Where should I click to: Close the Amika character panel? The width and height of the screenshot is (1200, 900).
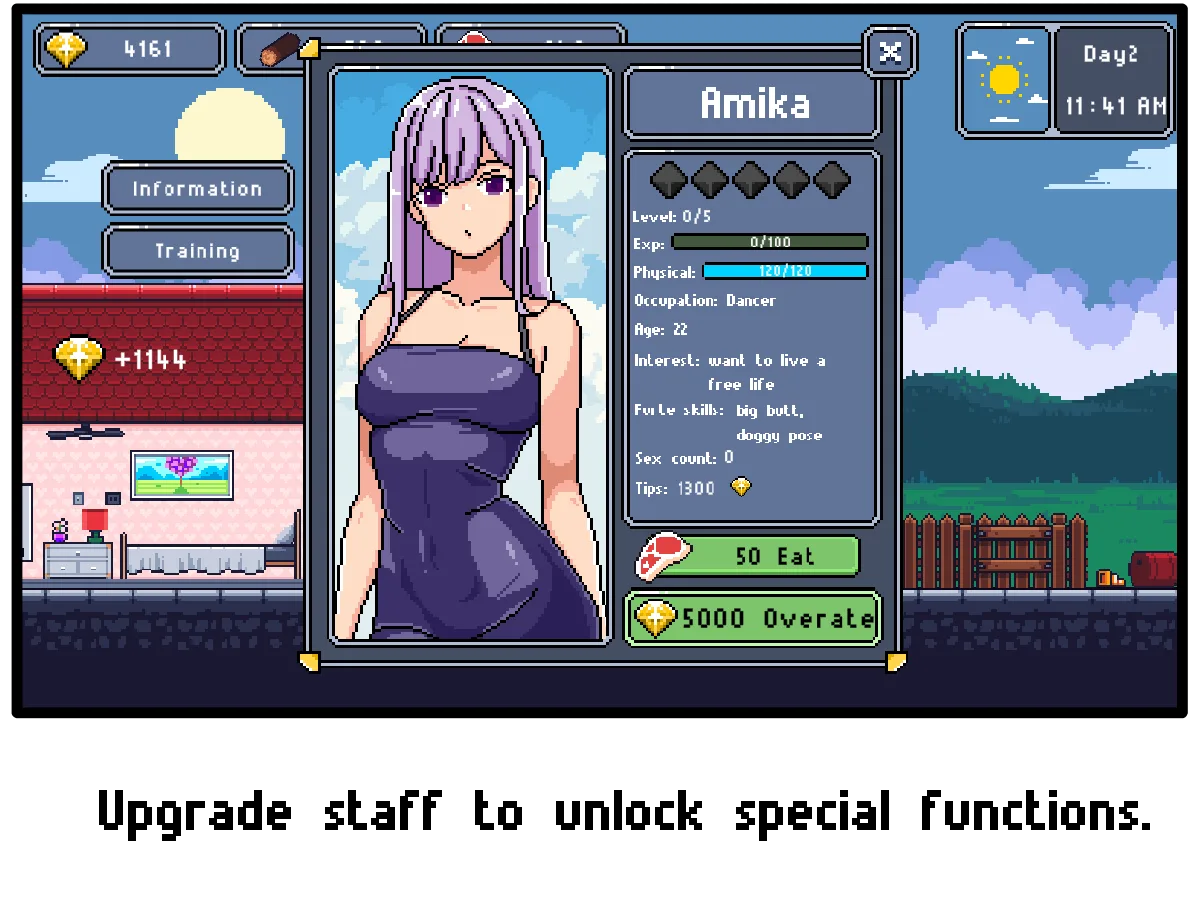890,52
